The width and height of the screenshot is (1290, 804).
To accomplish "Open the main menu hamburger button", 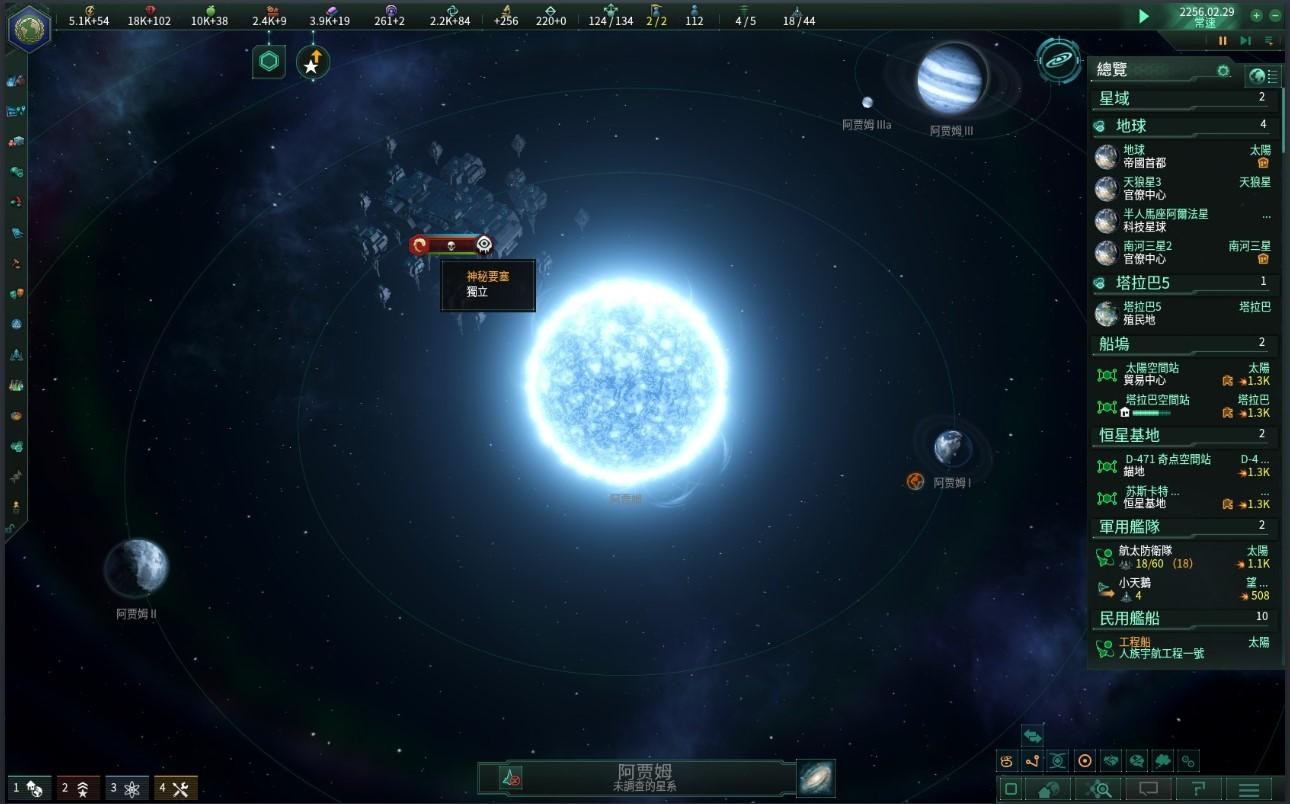I will tap(1249, 790).
